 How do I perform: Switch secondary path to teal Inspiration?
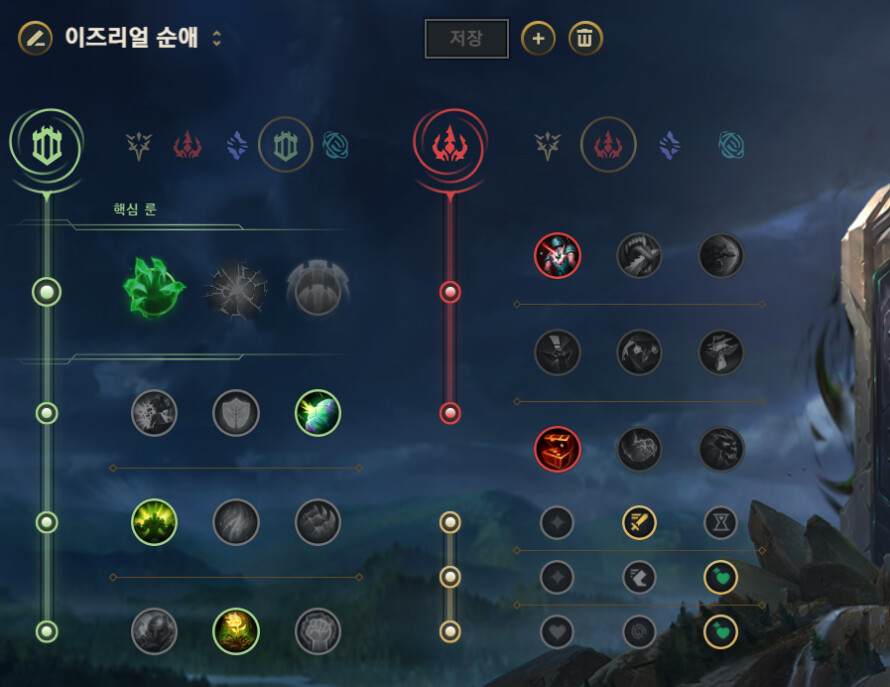click(x=732, y=146)
